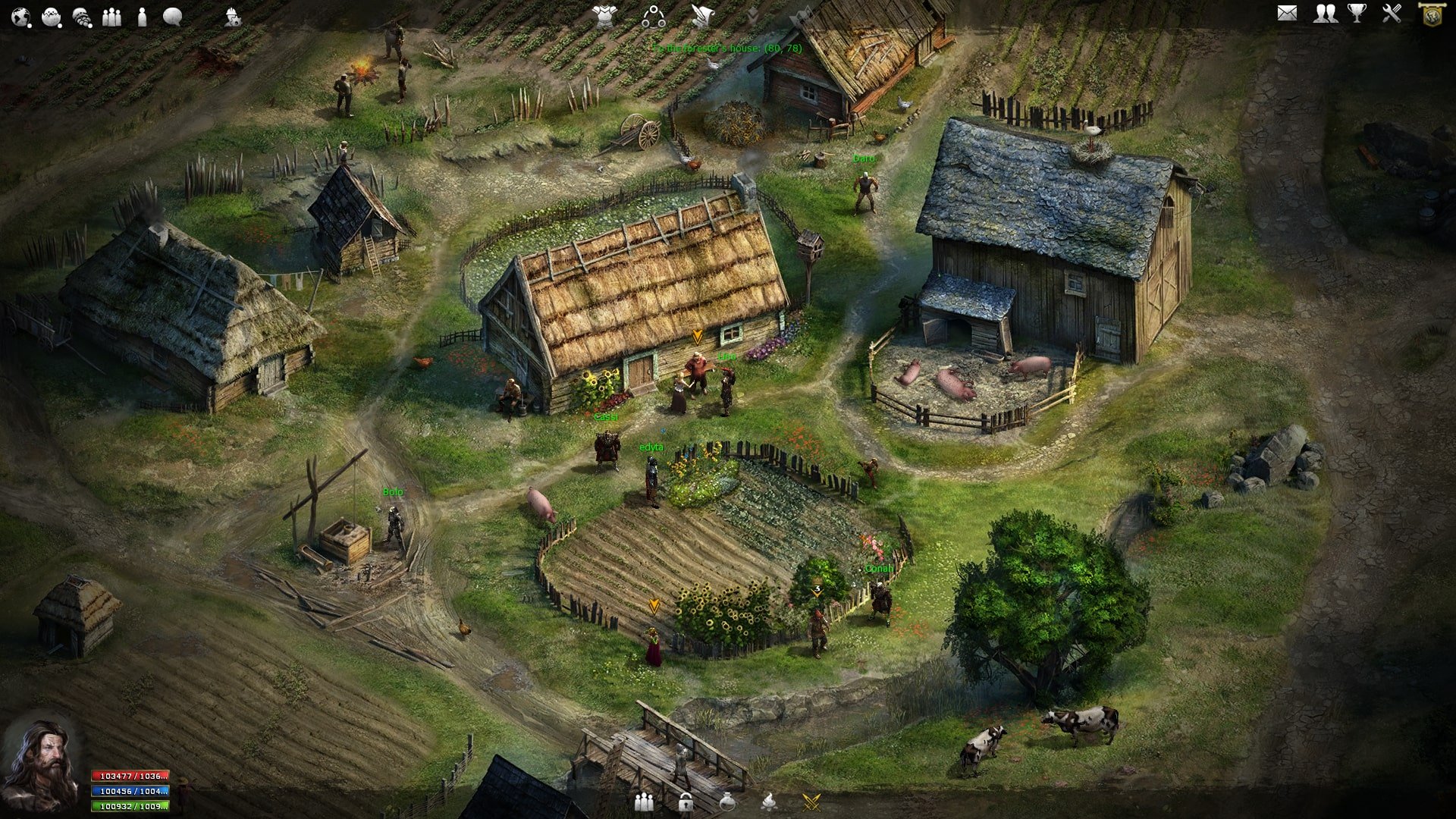Open the chat bubble icon

pos(173,16)
